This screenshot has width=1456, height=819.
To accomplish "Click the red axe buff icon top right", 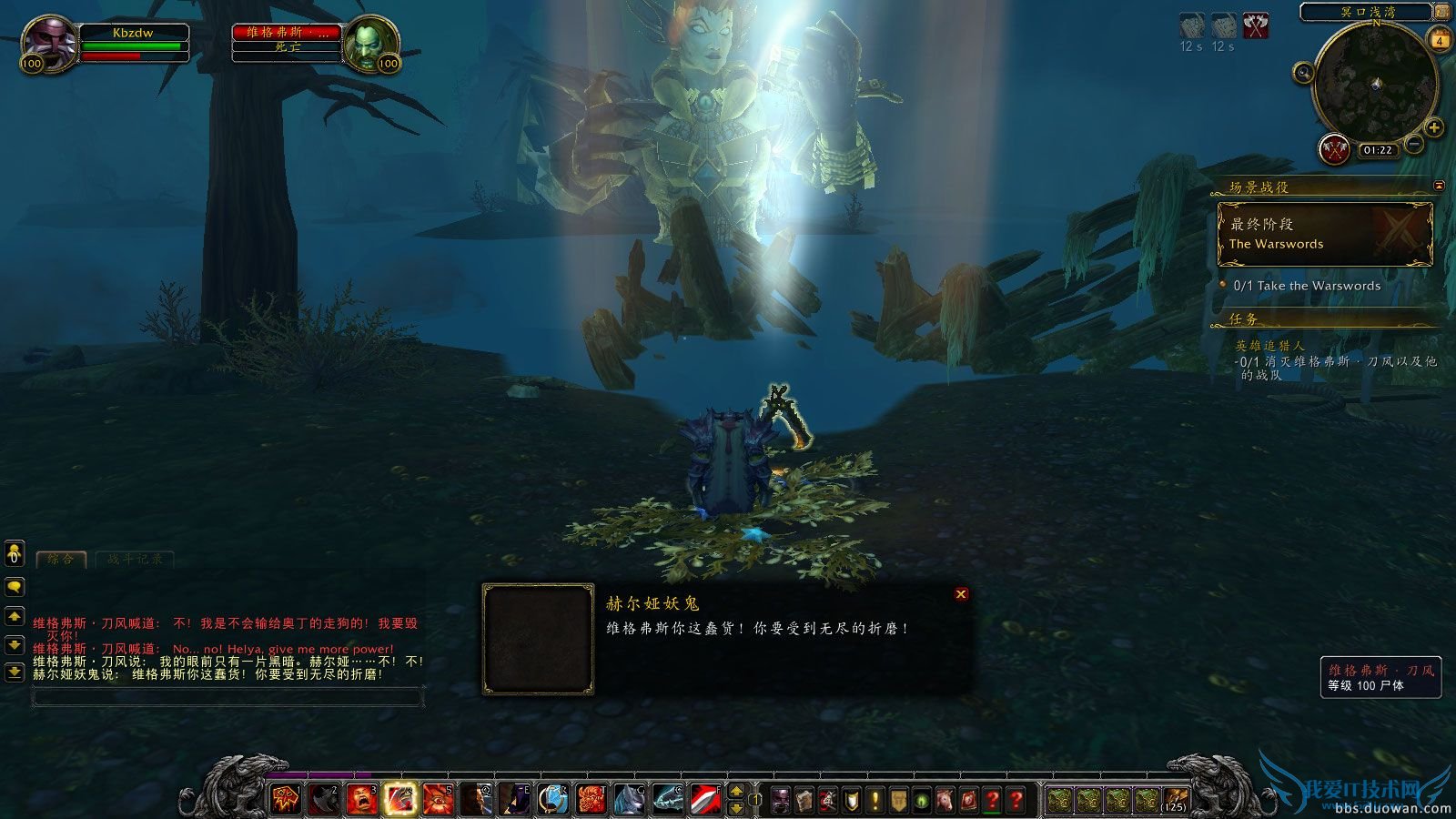I will (1255, 26).
